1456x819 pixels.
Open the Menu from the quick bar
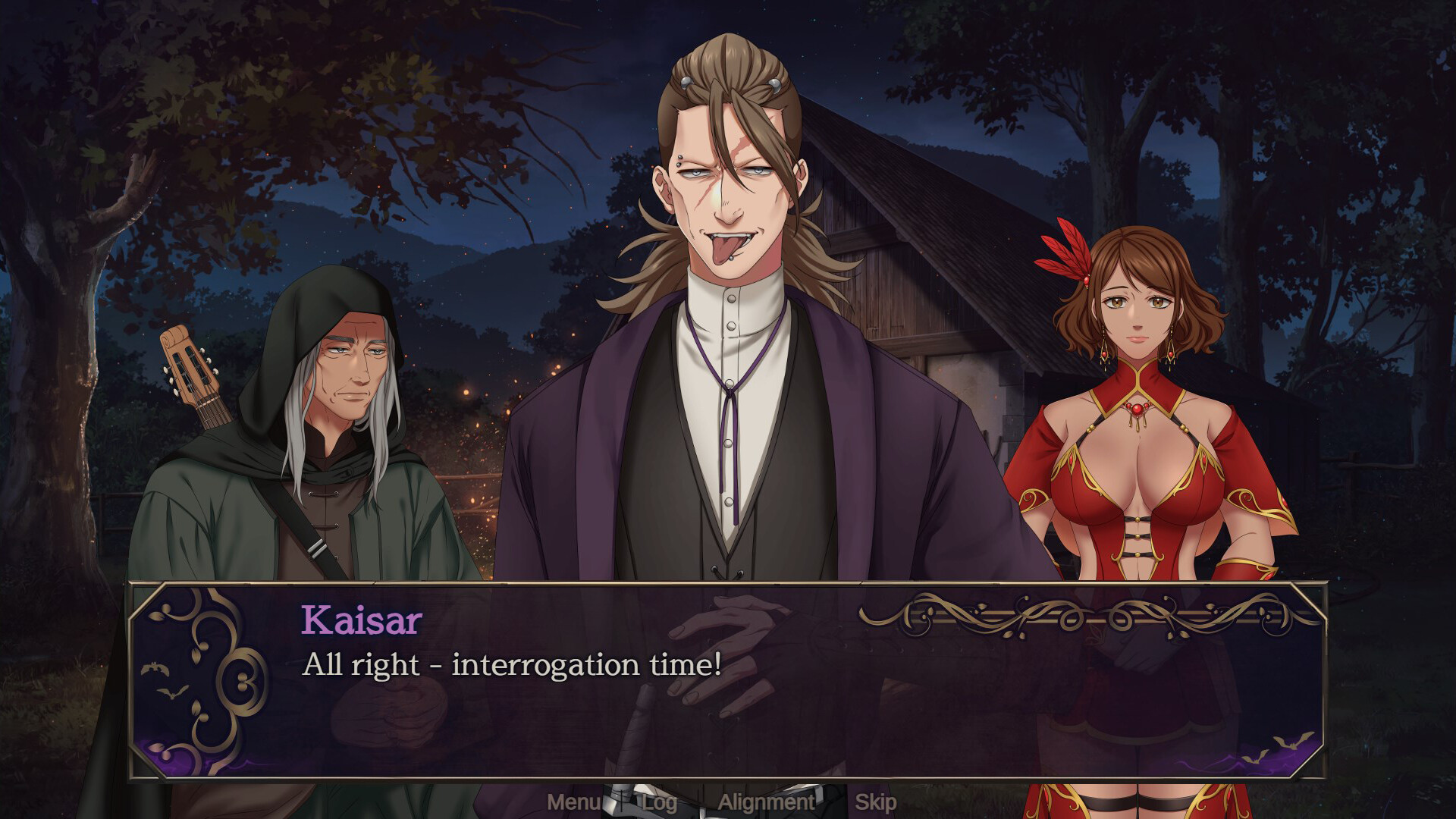573,800
